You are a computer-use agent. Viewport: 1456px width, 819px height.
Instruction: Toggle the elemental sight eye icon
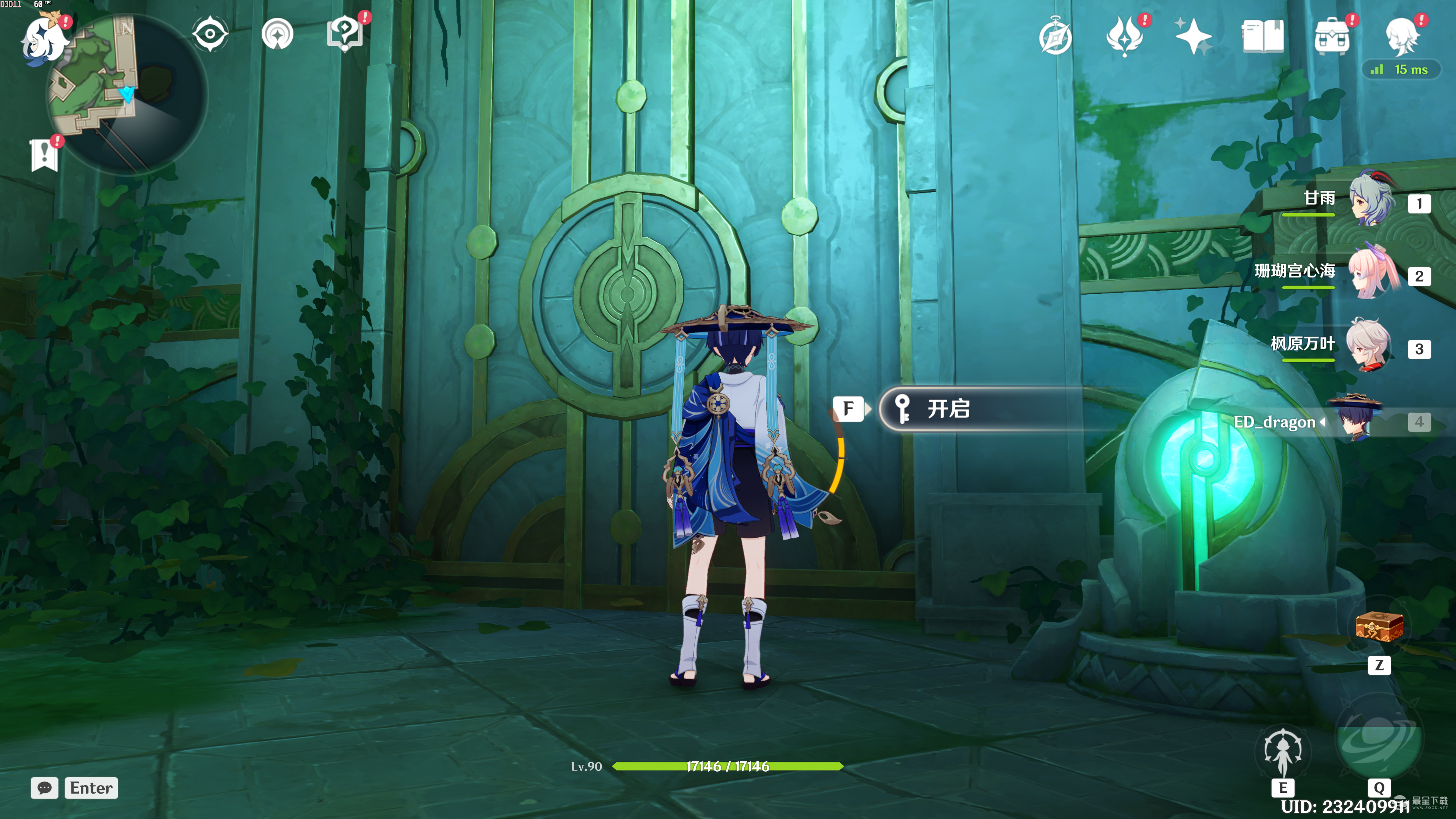point(210,35)
